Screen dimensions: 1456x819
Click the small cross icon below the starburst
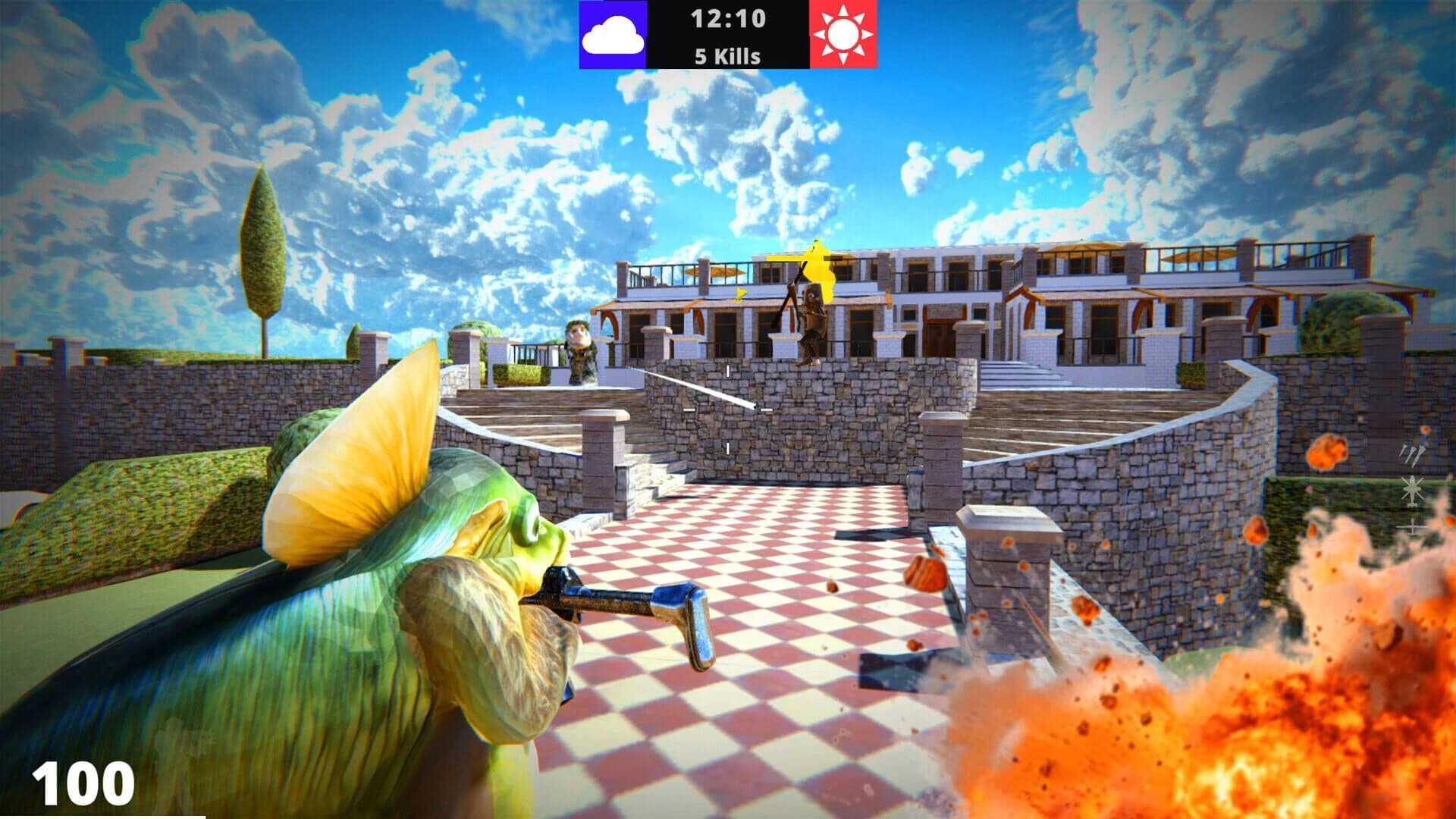[1413, 526]
